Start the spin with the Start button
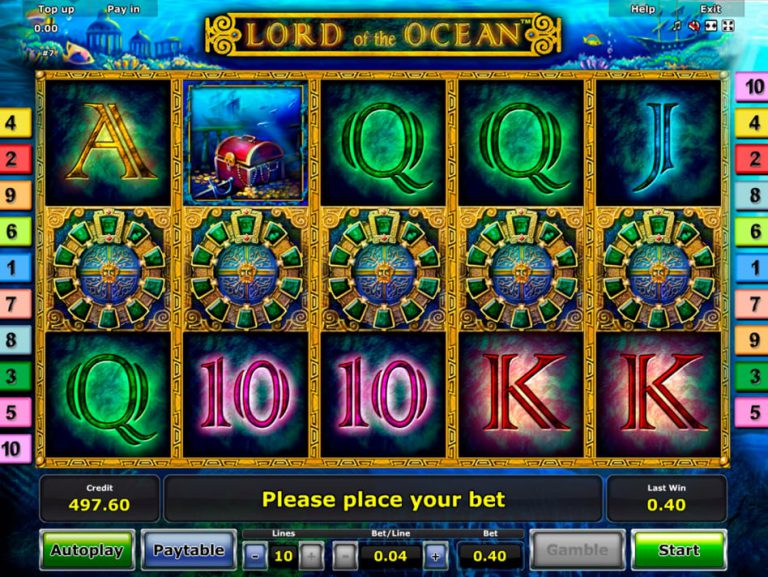This screenshot has width=768, height=577. tap(679, 550)
